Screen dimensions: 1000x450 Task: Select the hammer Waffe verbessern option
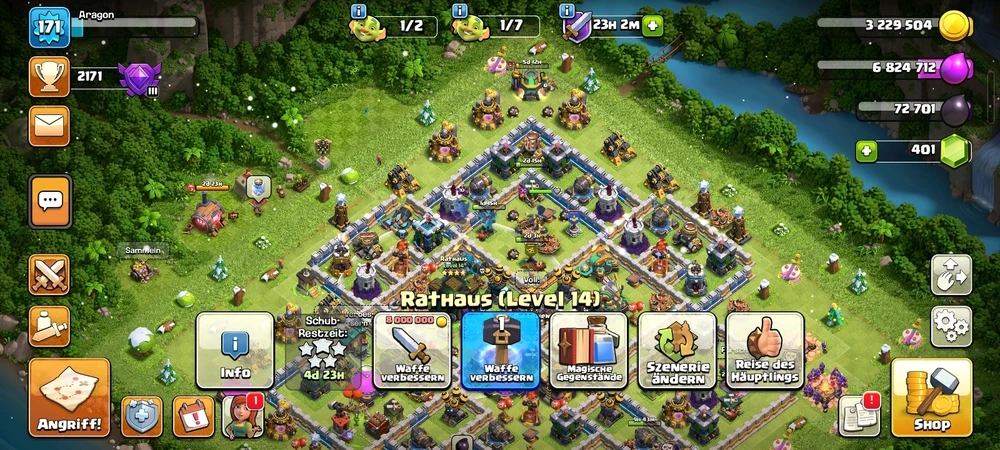[500, 350]
